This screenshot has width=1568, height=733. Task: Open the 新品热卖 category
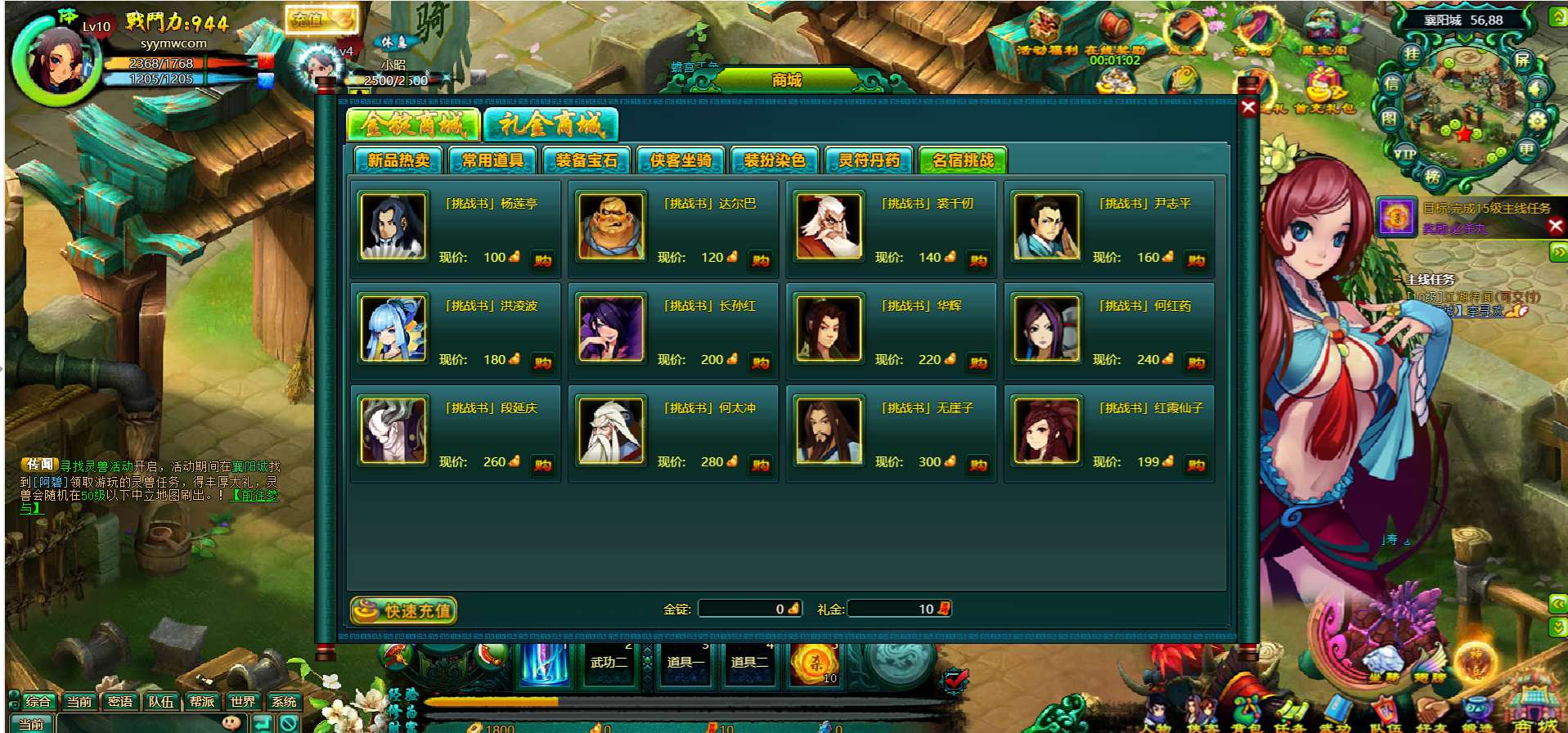click(x=398, y=160)
